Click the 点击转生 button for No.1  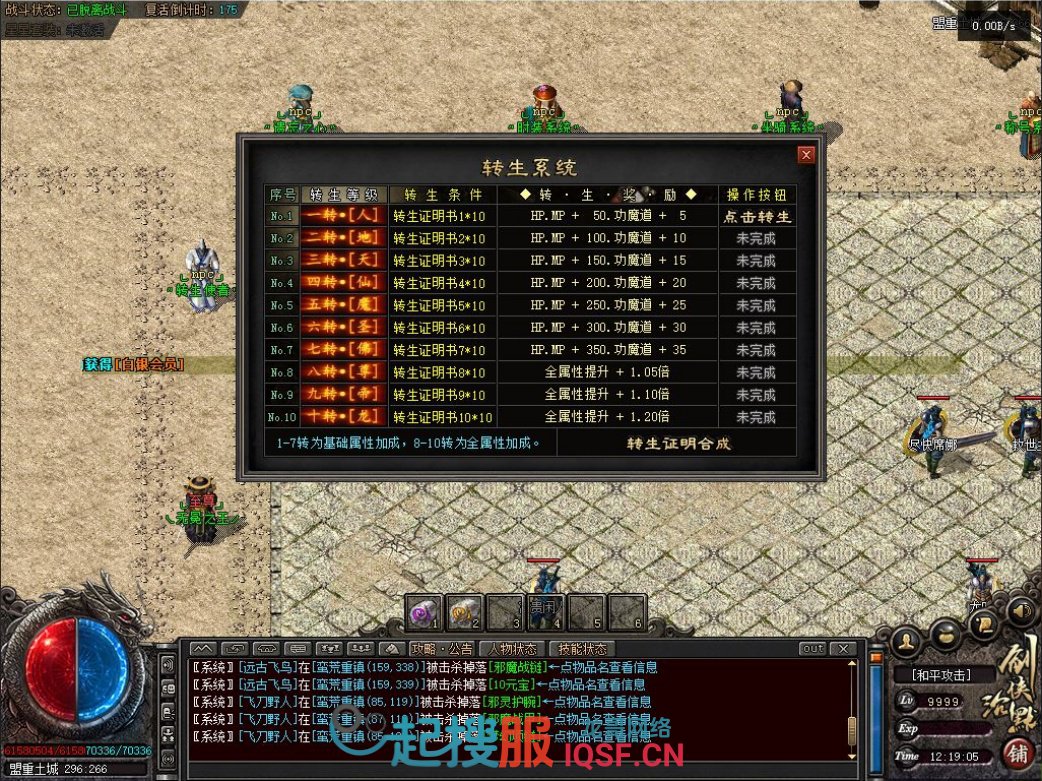point(757,216)
